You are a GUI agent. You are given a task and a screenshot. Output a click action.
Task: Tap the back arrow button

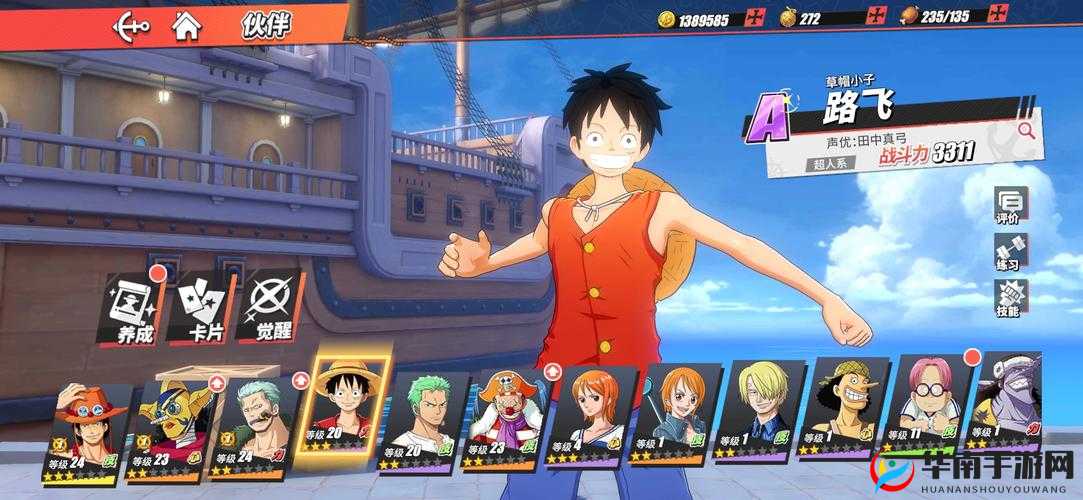(x=131, y=25)
